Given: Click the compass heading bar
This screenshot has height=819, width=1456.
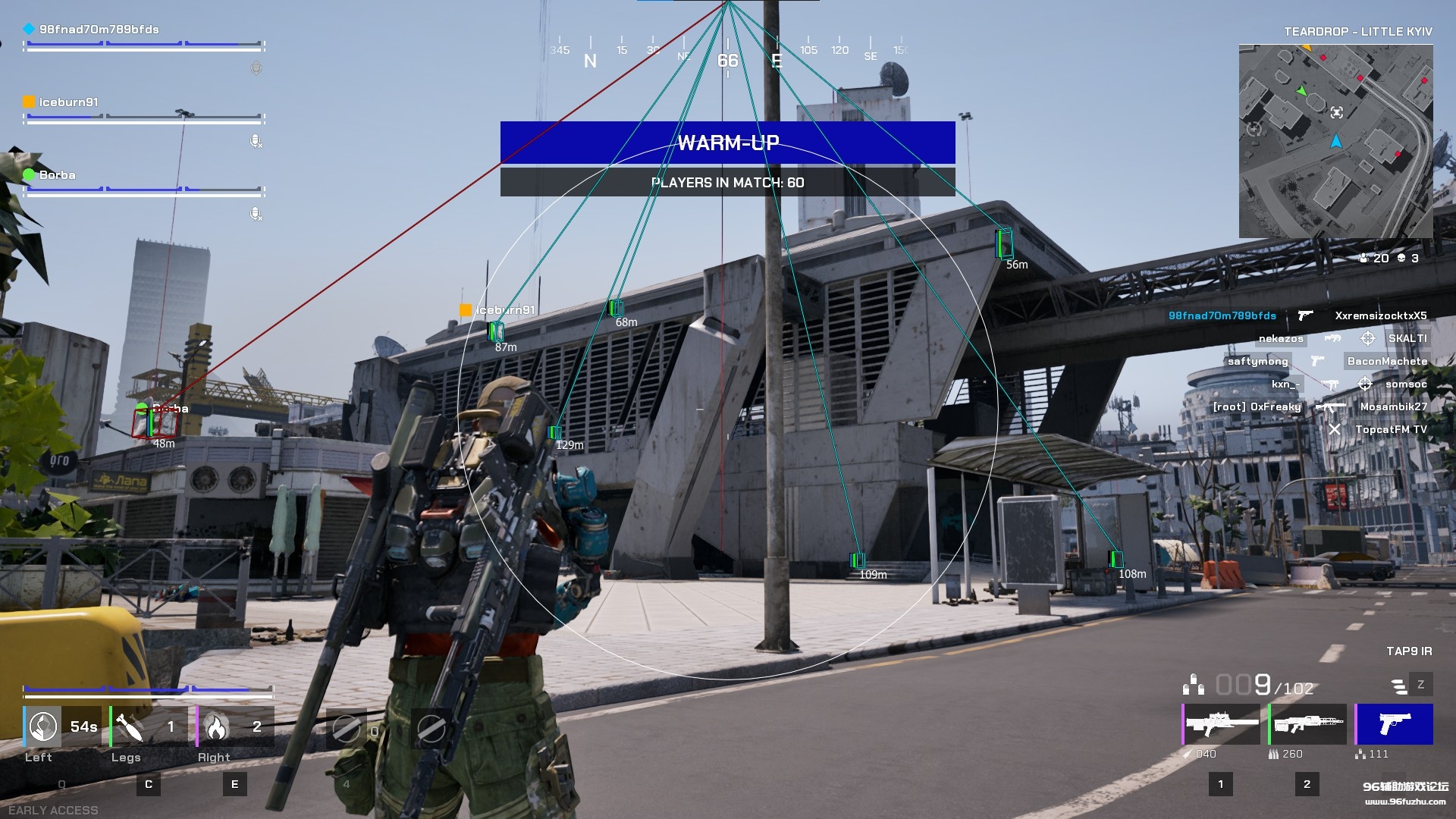Looking at the screenshot, I should tap(728, 55).
